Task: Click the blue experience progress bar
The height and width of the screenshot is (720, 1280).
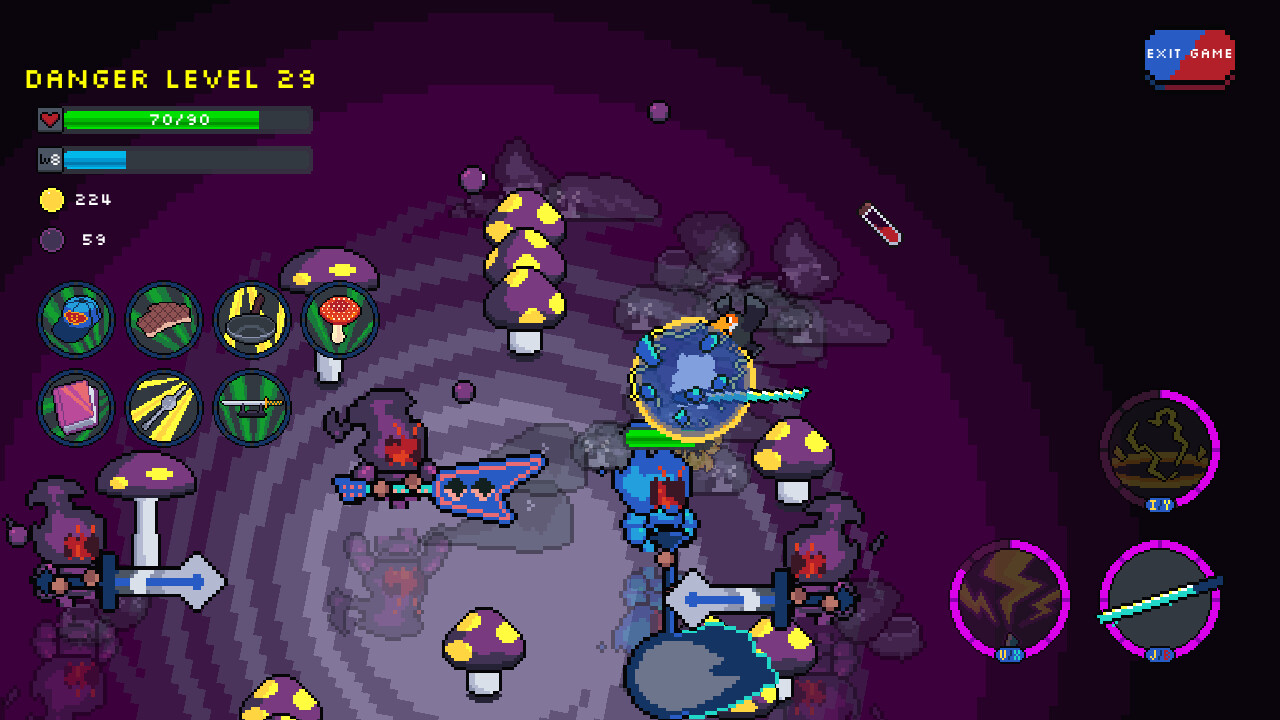Action: [x=95, y=158]
